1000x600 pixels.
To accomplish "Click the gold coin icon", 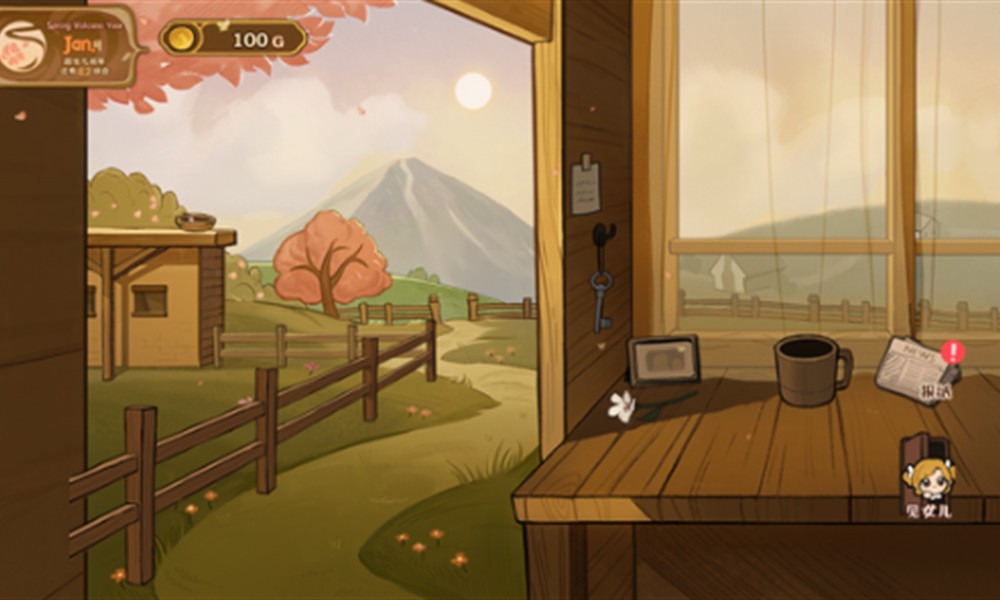I will point(180,39).
